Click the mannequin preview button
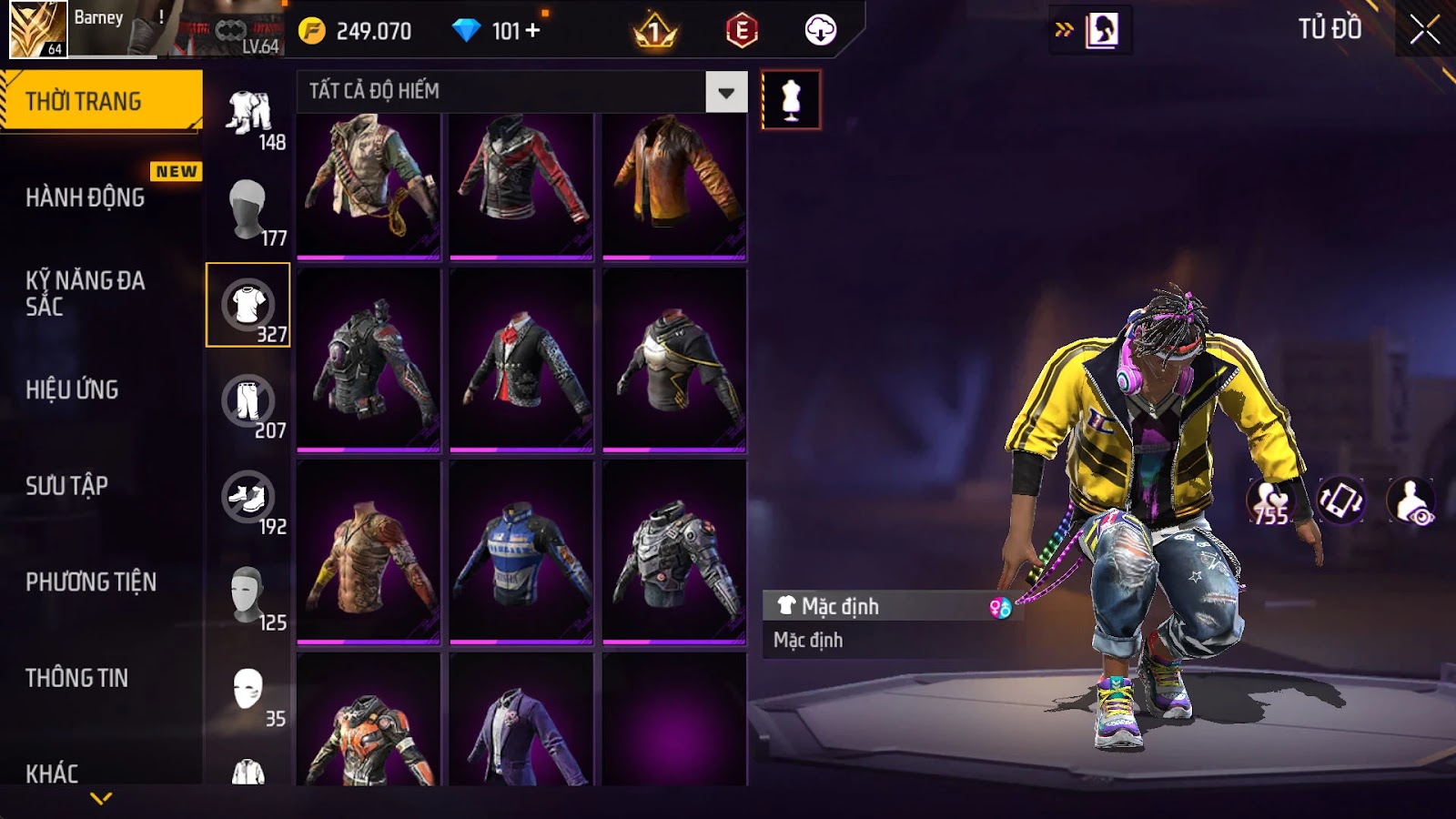Viewport: 1456px width, 819px height. (791, 100)
